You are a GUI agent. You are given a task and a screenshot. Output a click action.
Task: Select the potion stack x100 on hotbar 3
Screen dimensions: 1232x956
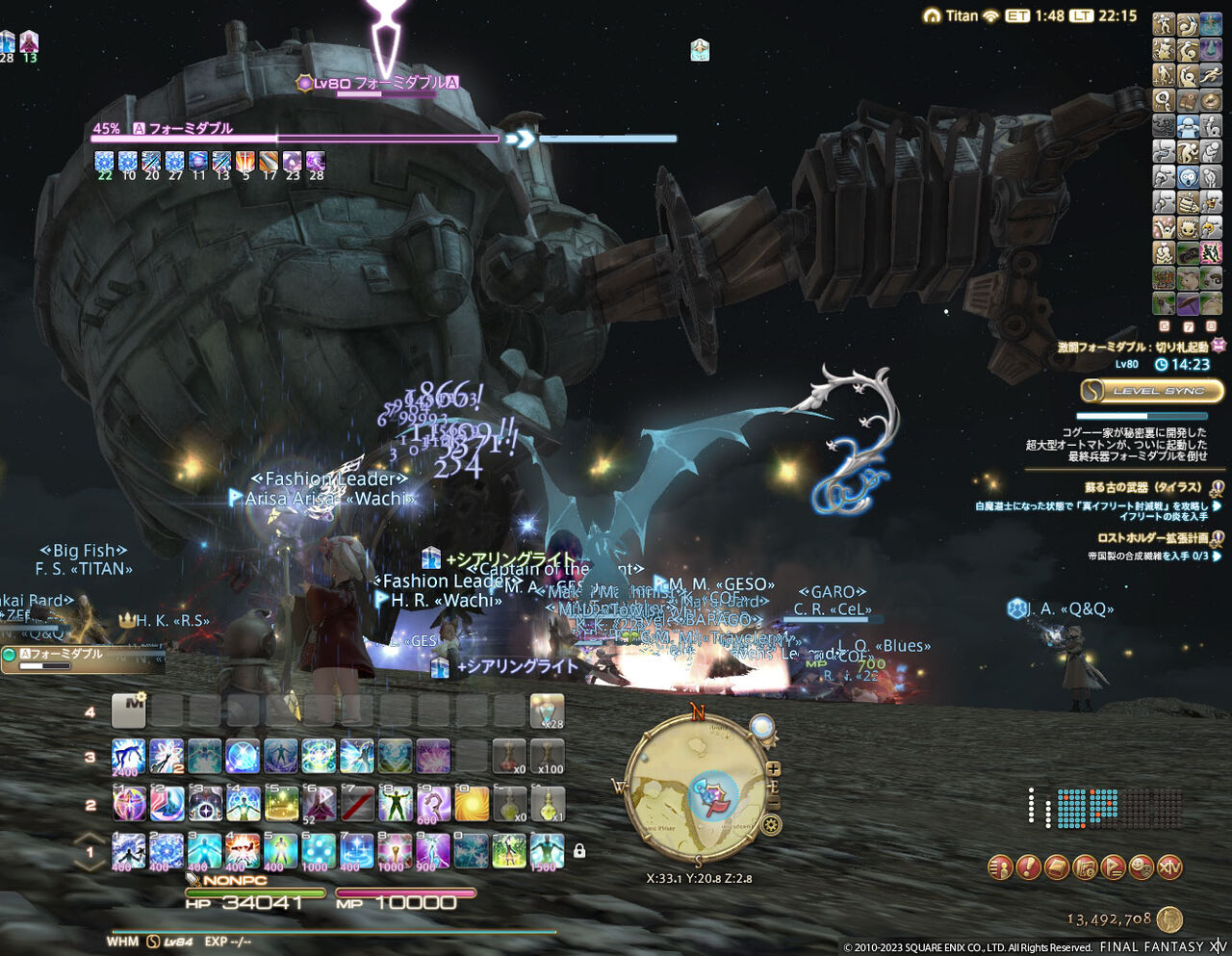[549, 757]
